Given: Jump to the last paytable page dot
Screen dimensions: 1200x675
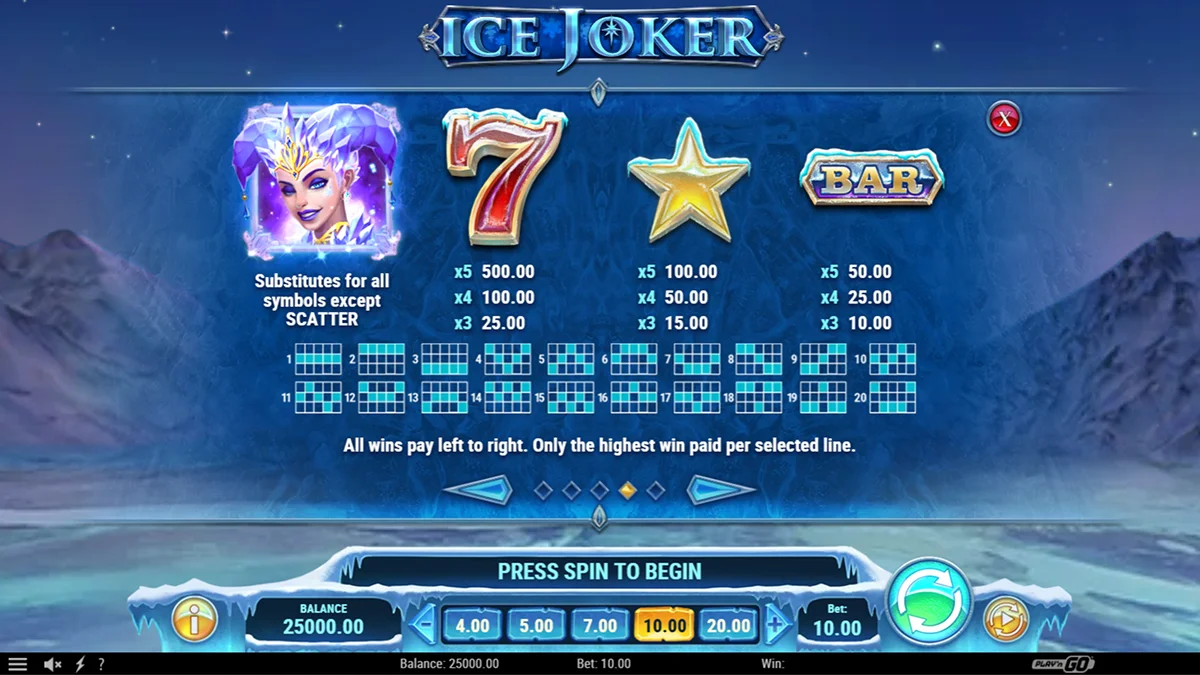Looking at the screenshot, I should pos(656,490).
